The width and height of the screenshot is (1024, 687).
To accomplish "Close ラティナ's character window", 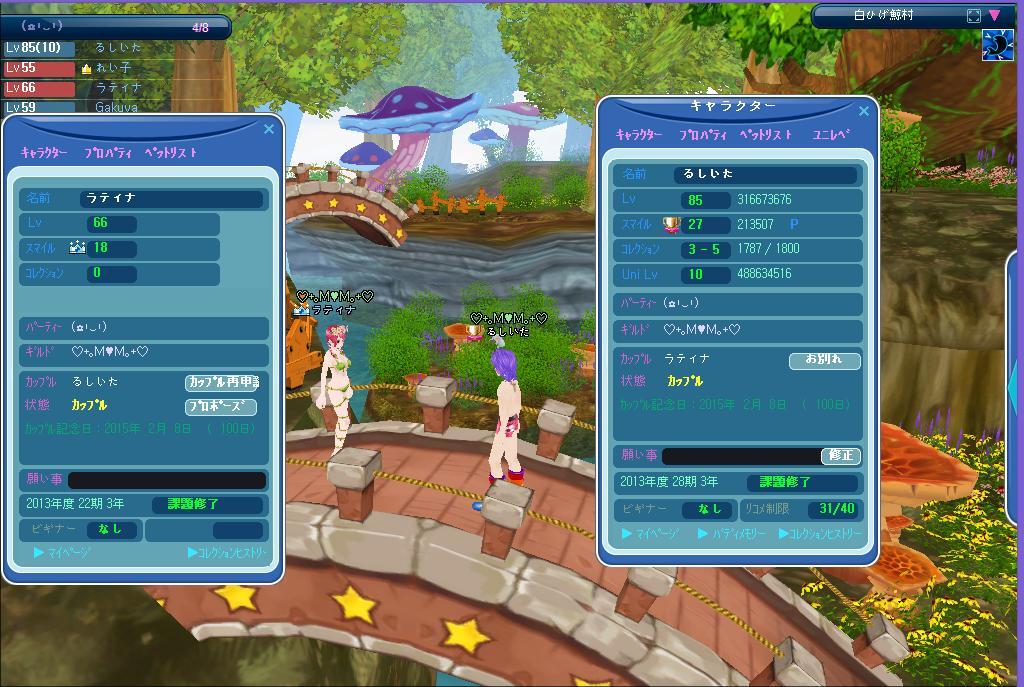I will coord(268,129).
